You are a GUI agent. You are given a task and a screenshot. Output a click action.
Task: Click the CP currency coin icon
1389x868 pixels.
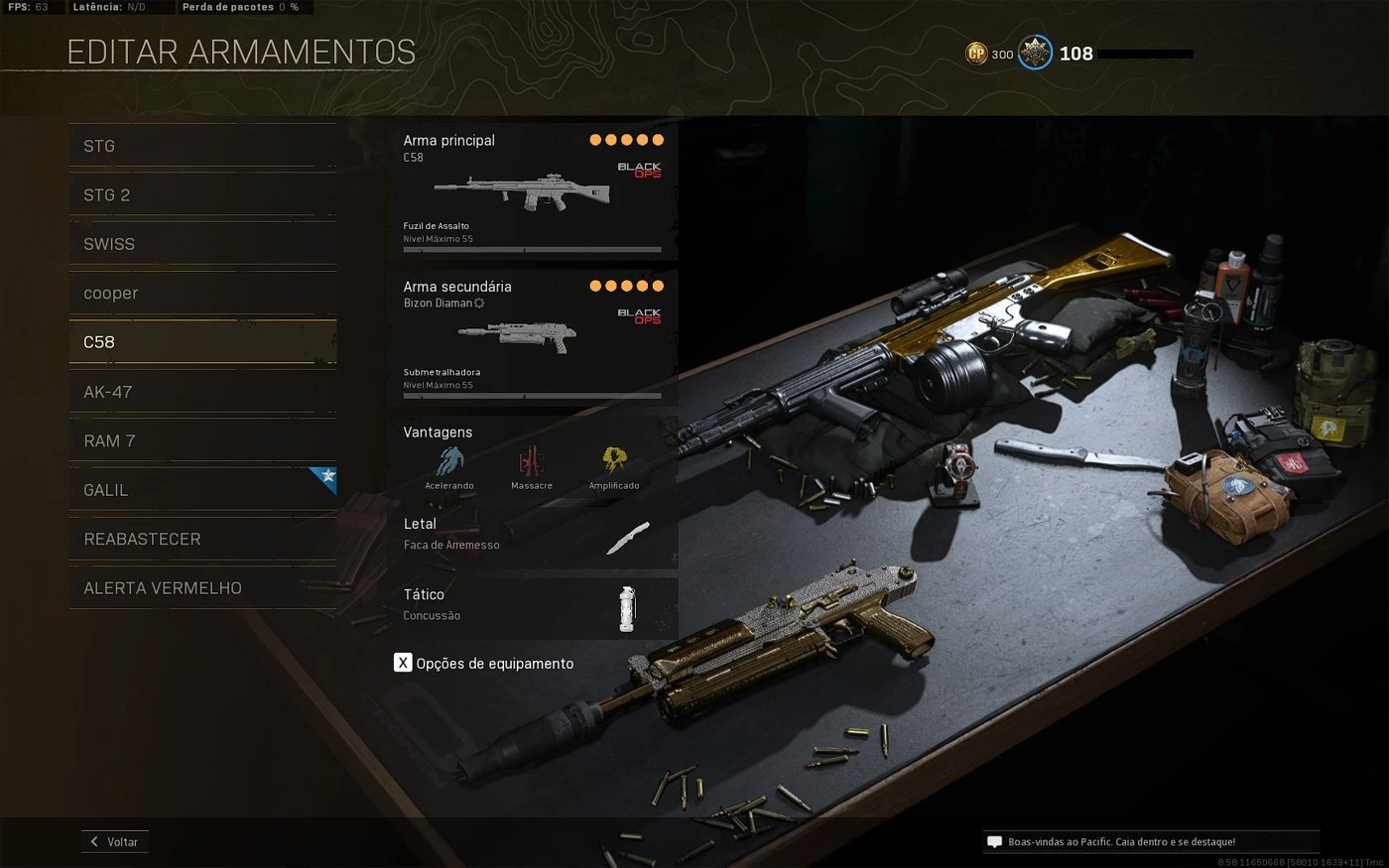coord(976,54)
